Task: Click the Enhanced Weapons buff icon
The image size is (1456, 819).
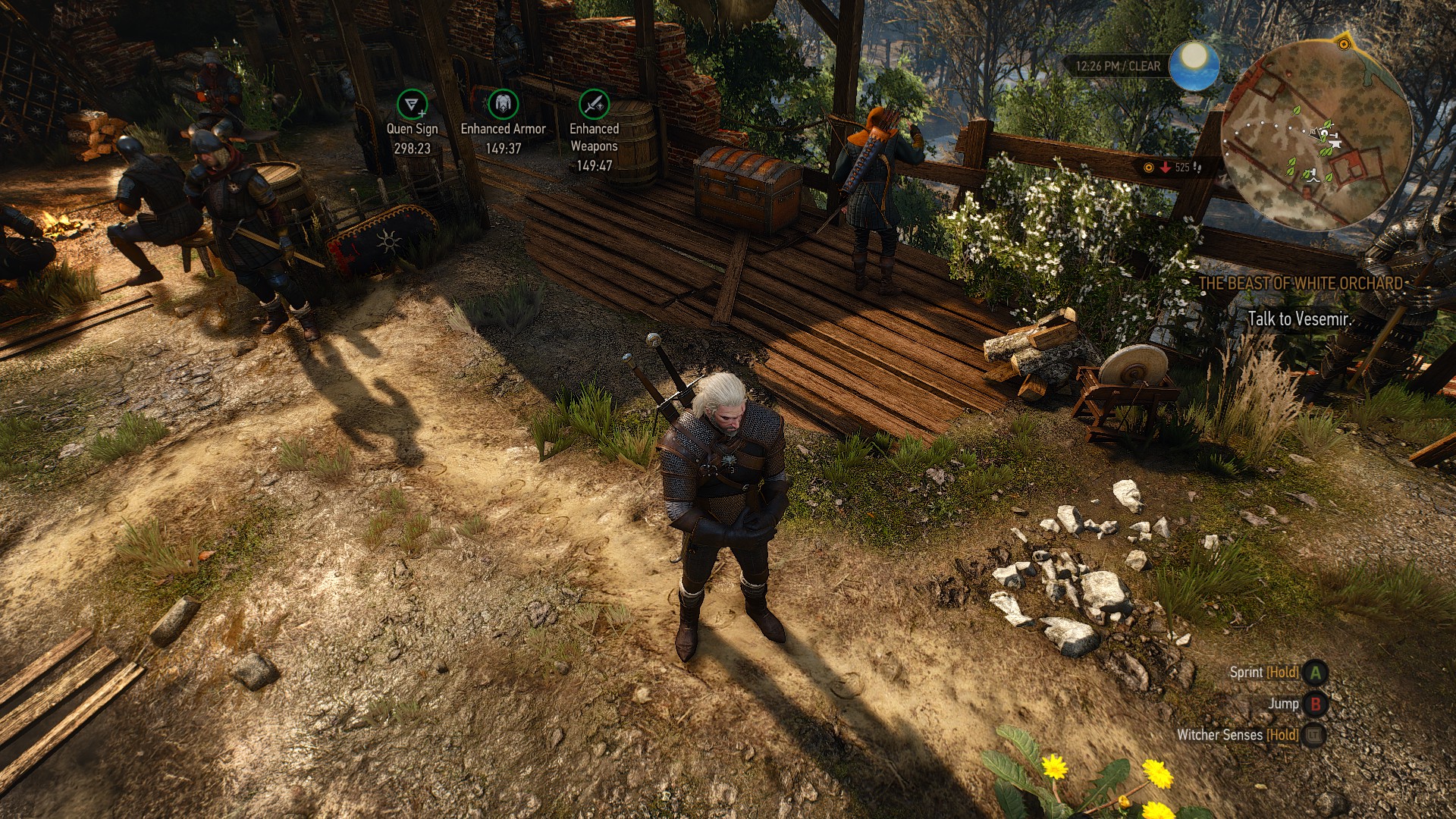Action: point(594,104)
